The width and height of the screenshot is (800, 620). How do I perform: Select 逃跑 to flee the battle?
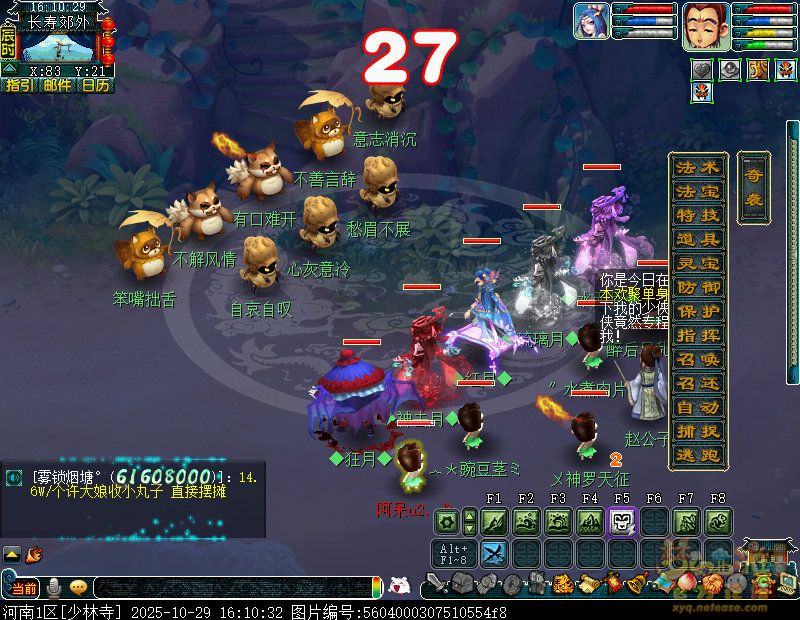pos(697,456)
